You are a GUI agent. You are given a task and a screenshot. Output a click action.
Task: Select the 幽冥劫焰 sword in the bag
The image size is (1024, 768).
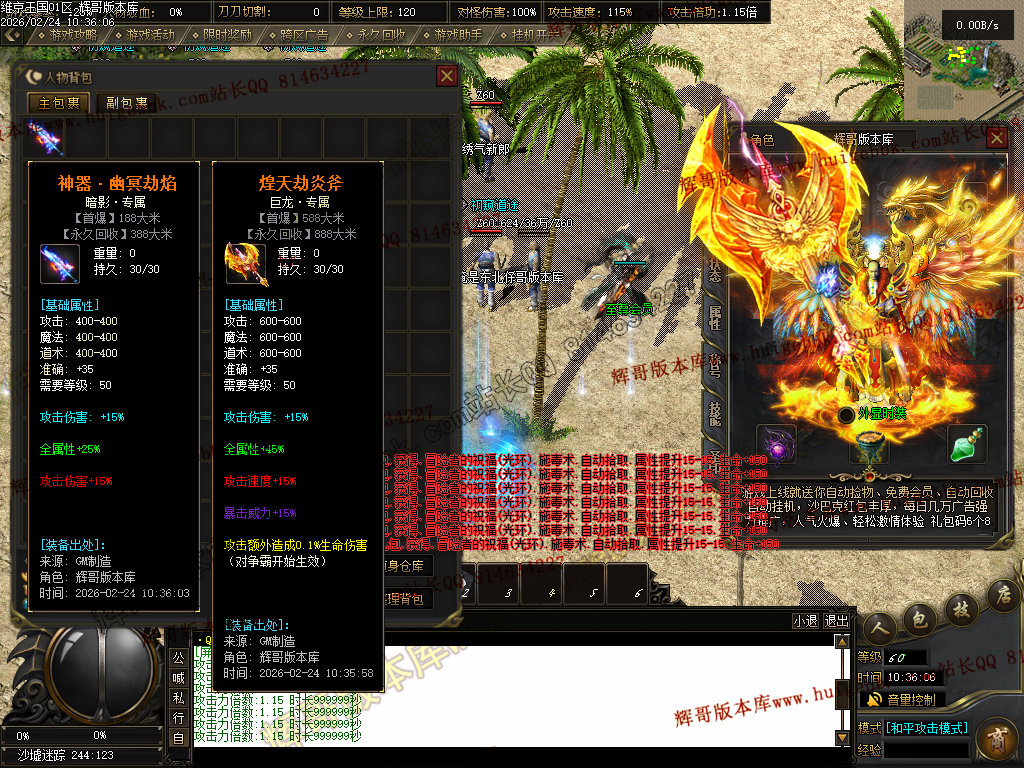[x=45, y=136]
